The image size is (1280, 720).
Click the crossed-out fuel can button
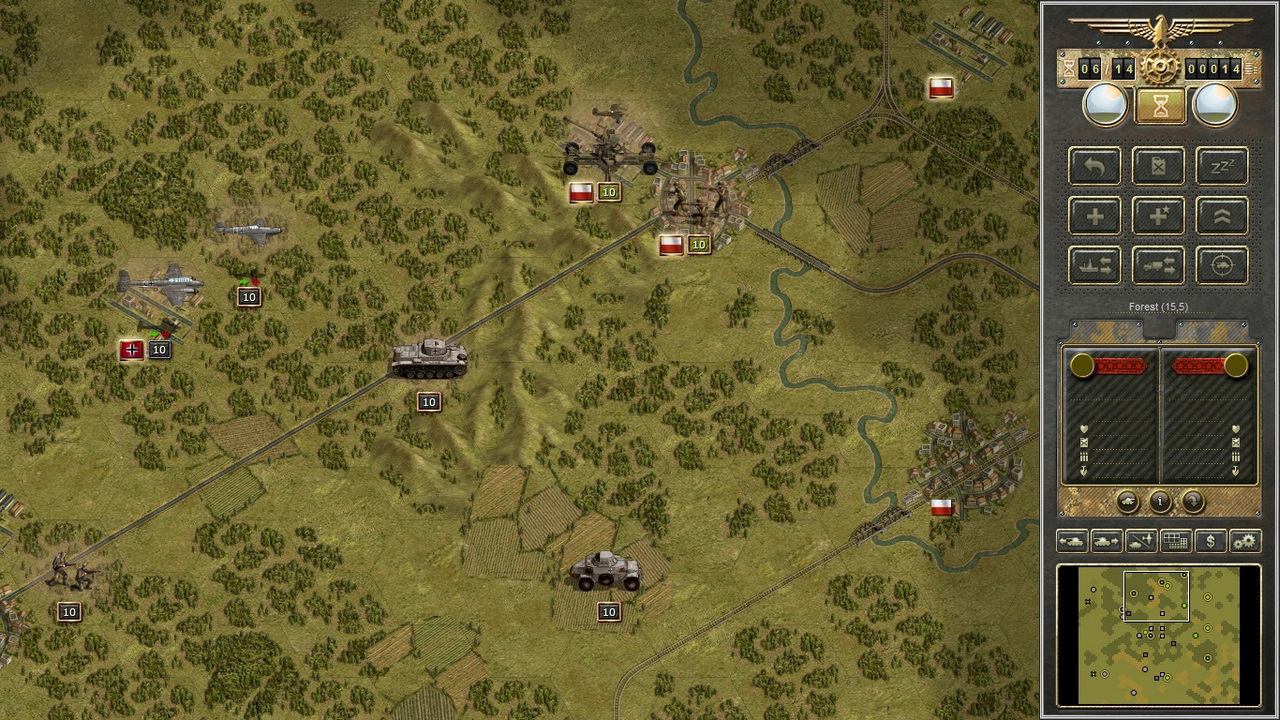[x=1158, y=166]
